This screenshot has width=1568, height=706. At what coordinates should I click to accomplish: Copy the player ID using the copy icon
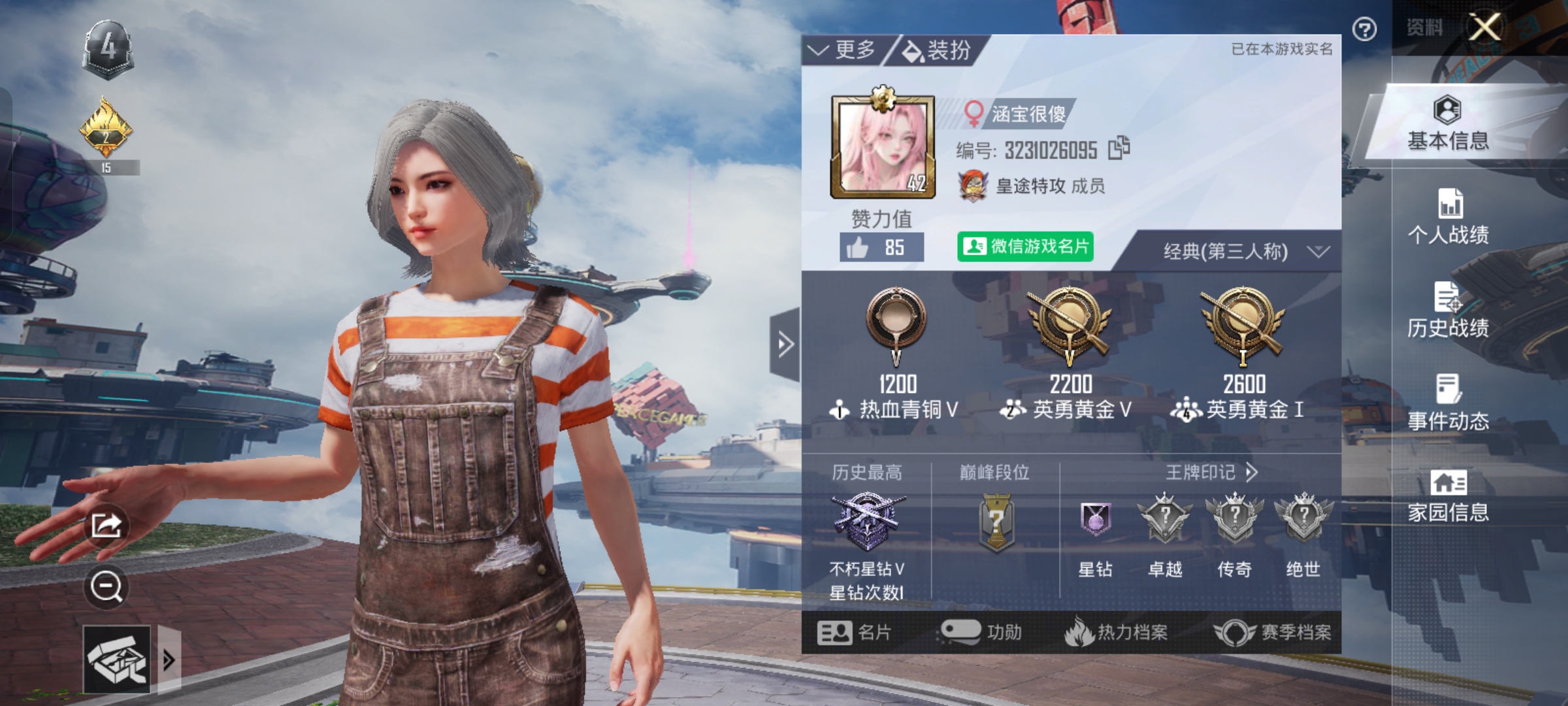click(x=1119, y=149)
